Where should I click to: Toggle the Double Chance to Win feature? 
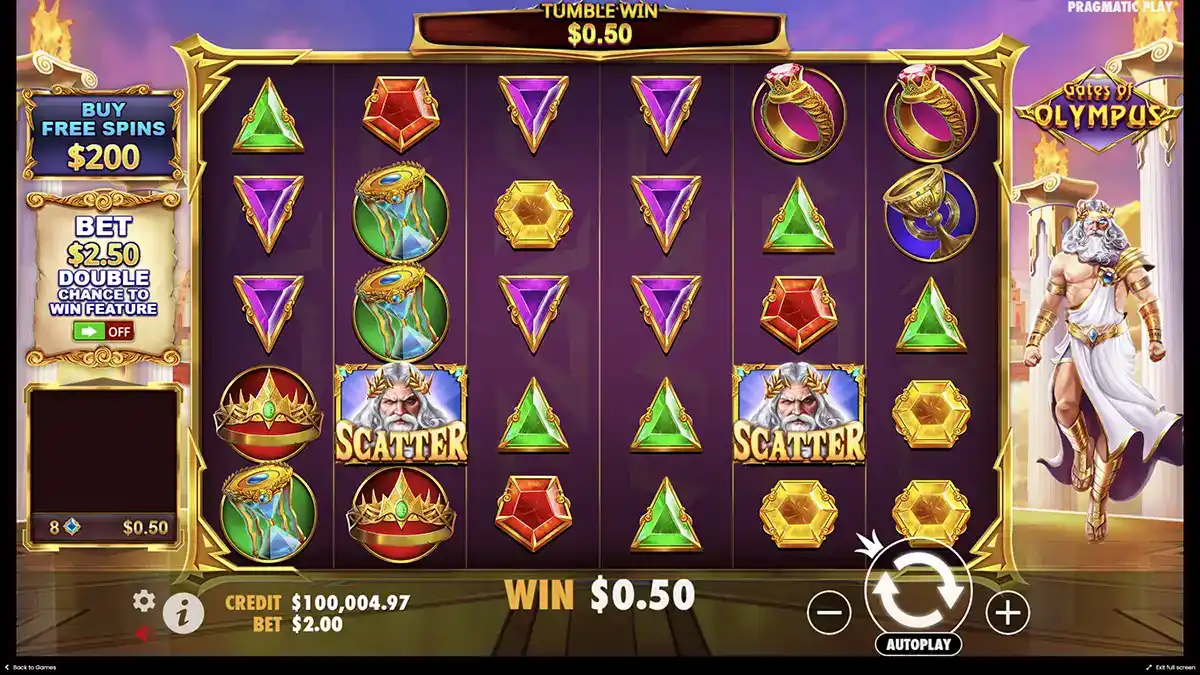click(x=103, y=331)
